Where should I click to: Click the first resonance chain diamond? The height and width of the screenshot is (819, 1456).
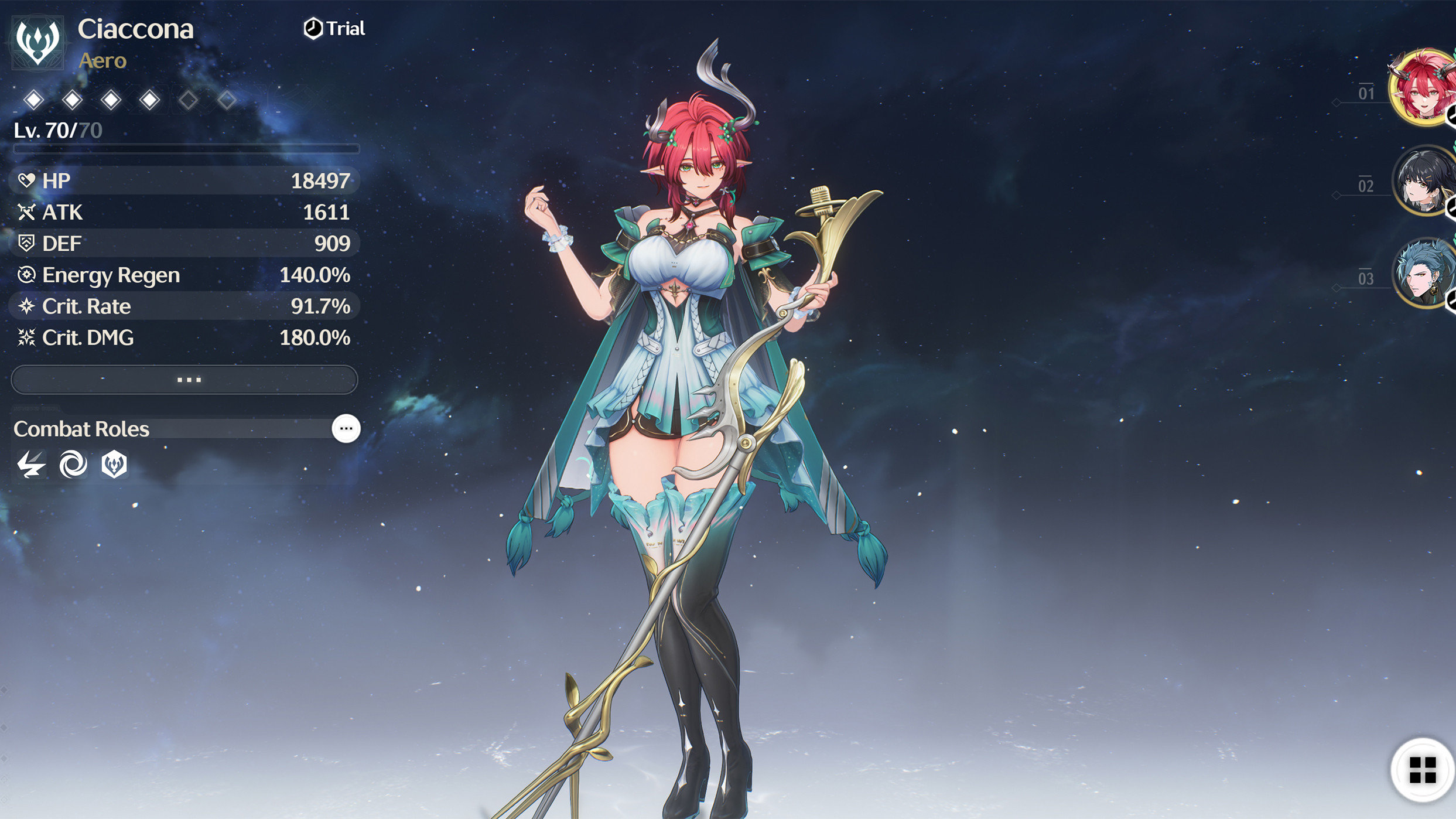33,100
